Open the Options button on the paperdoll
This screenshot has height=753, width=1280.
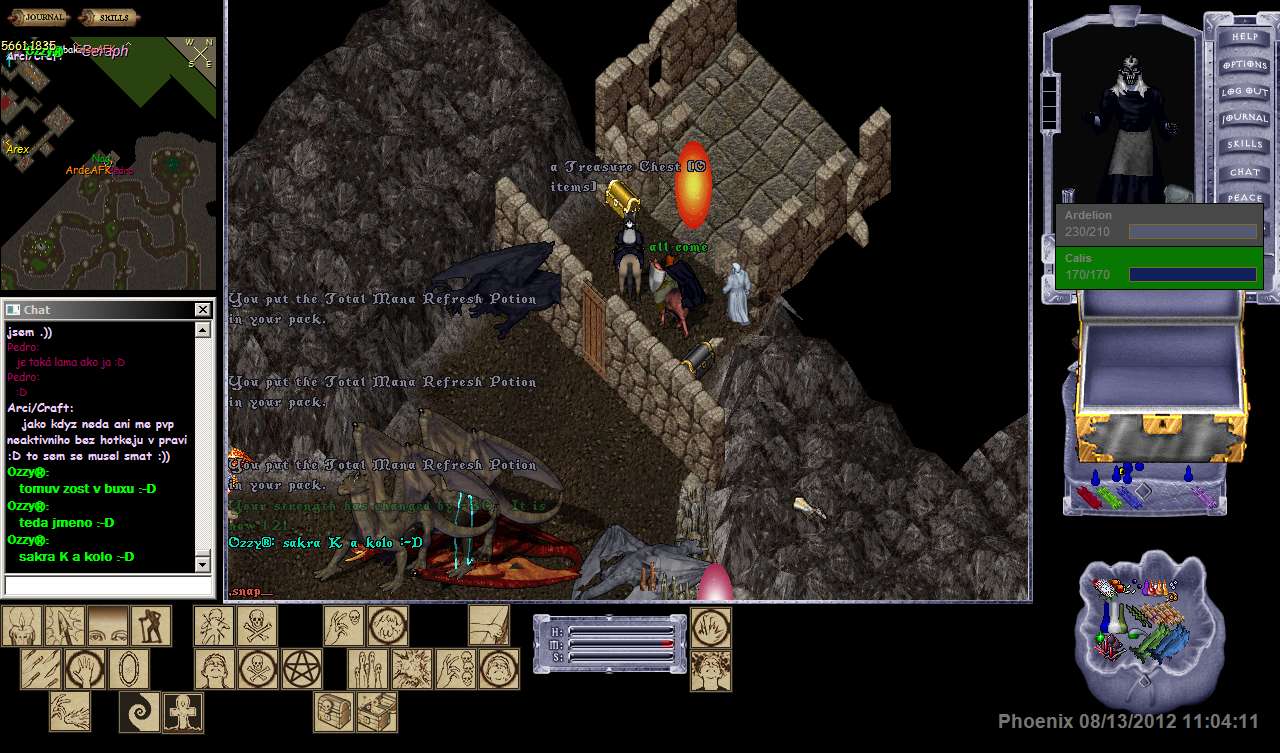[1245, 64]
